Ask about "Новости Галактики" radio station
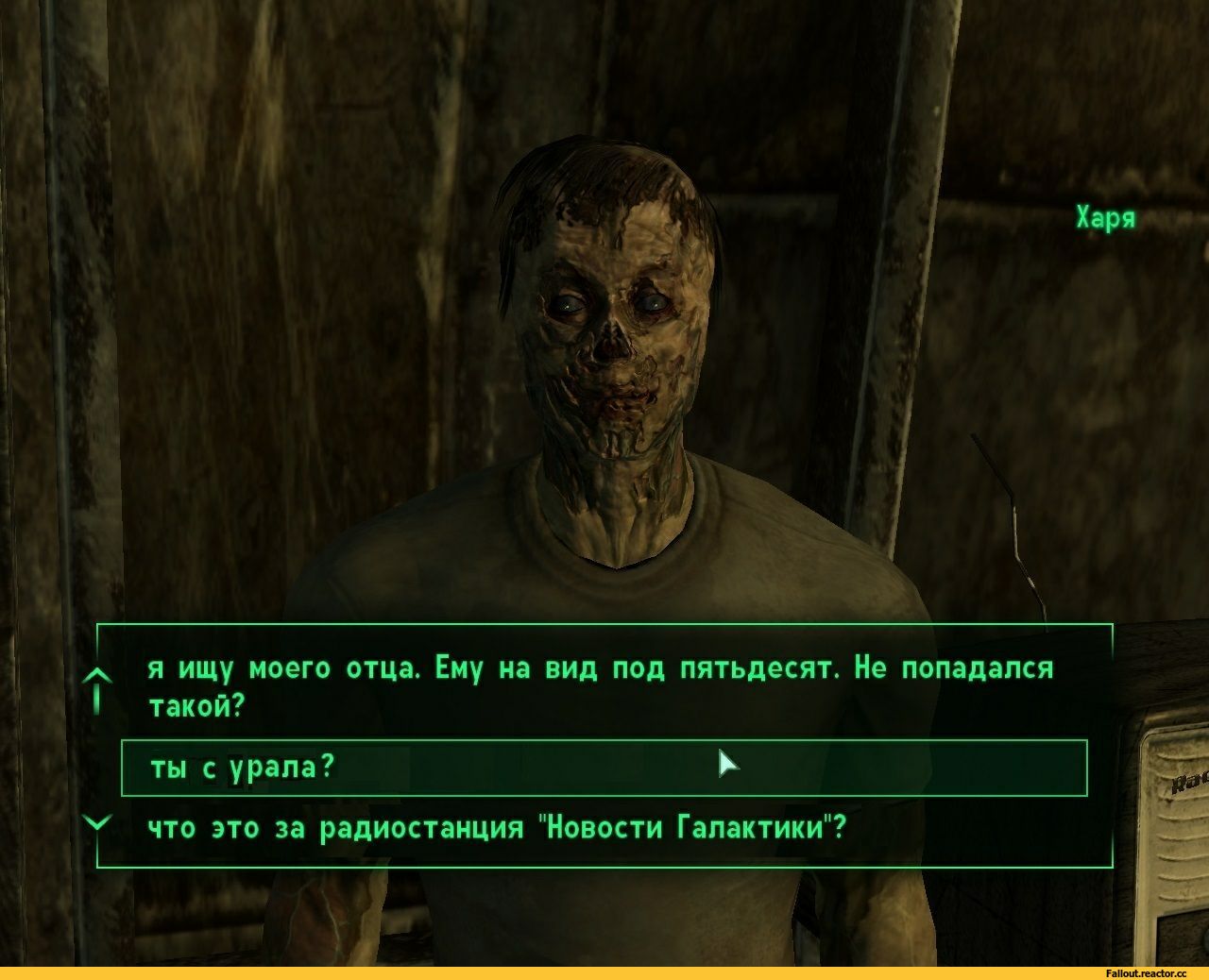 tap(496, 828)
